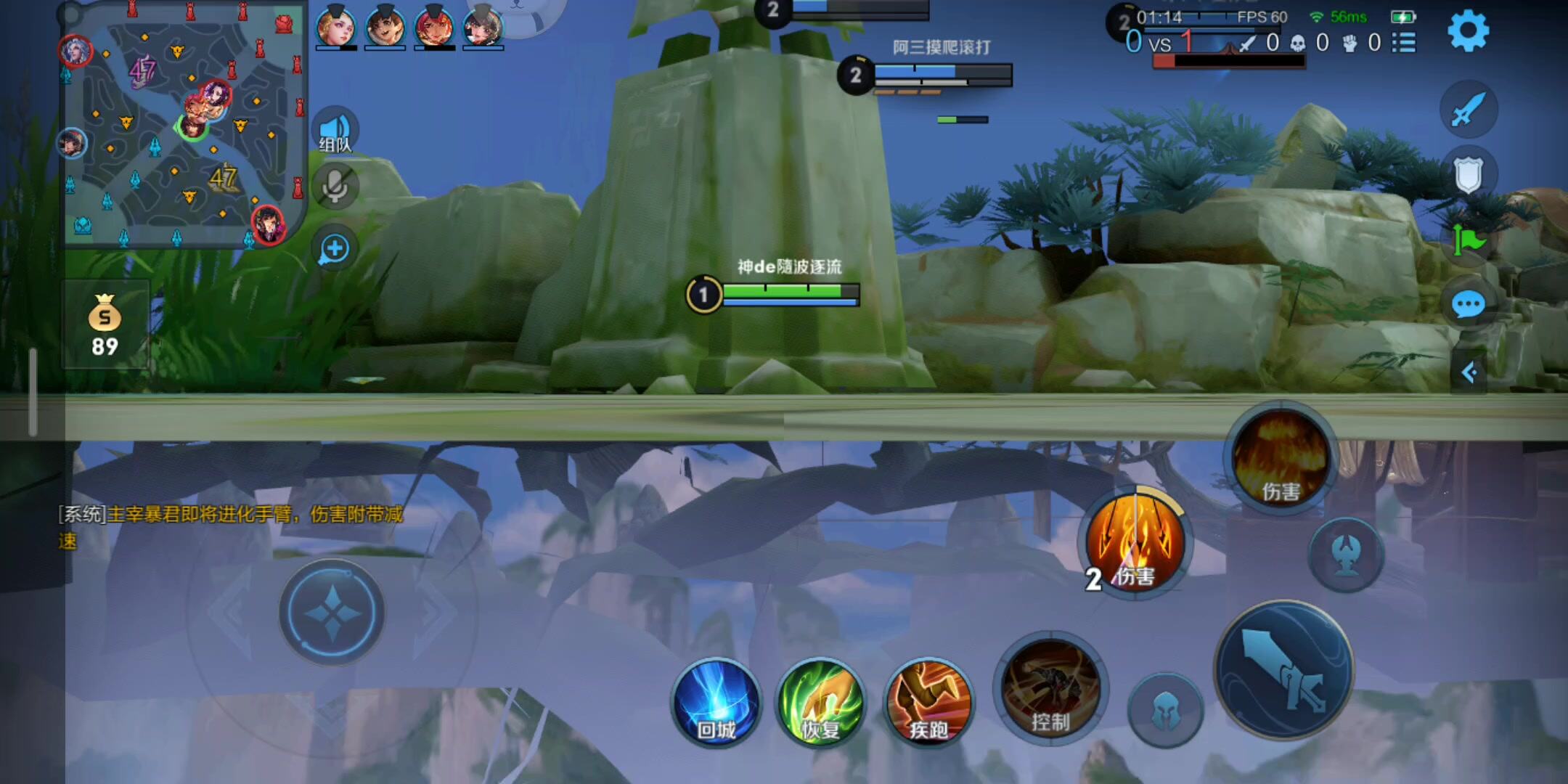The width and height of the screenshot is (1568, 784).
Task: Open the minimap
Action: (x=181, y=127)
